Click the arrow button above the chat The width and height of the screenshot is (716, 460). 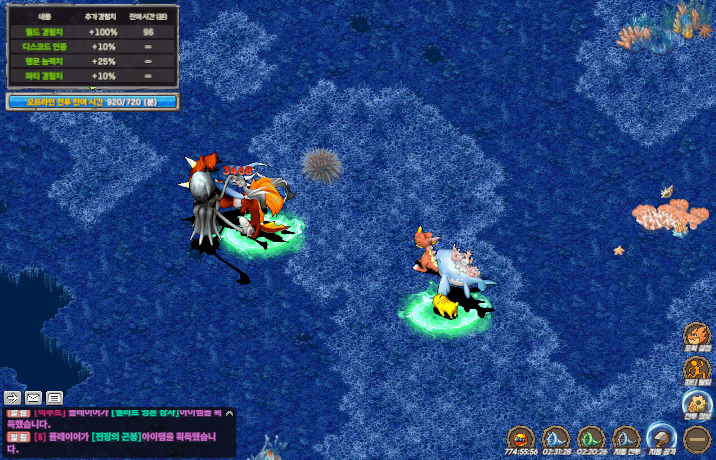(13, 397)
